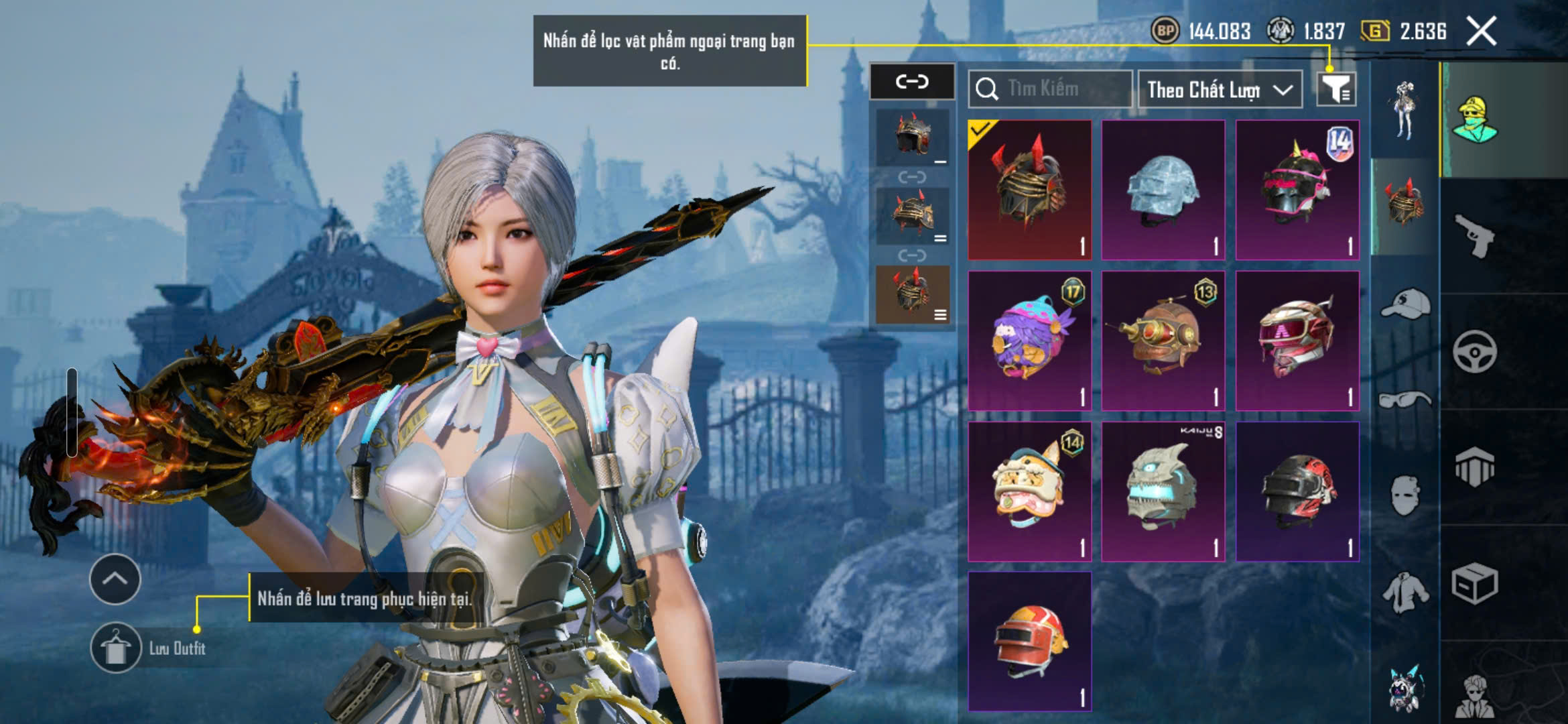
Task: Pick the lion dance helmet skin
Action: click(1030, 491)
